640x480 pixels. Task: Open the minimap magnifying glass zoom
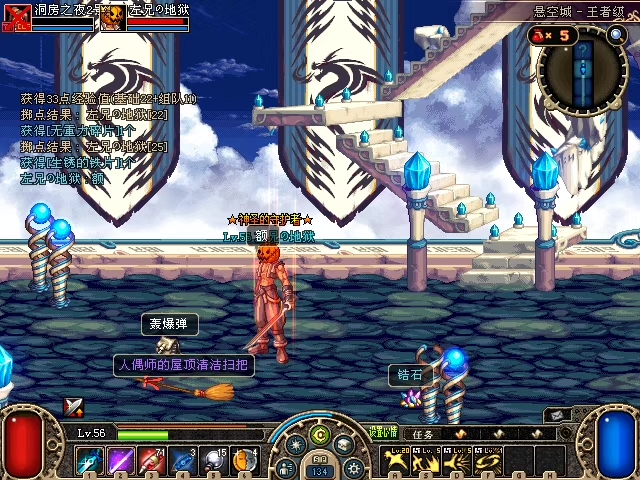(616, 35)
